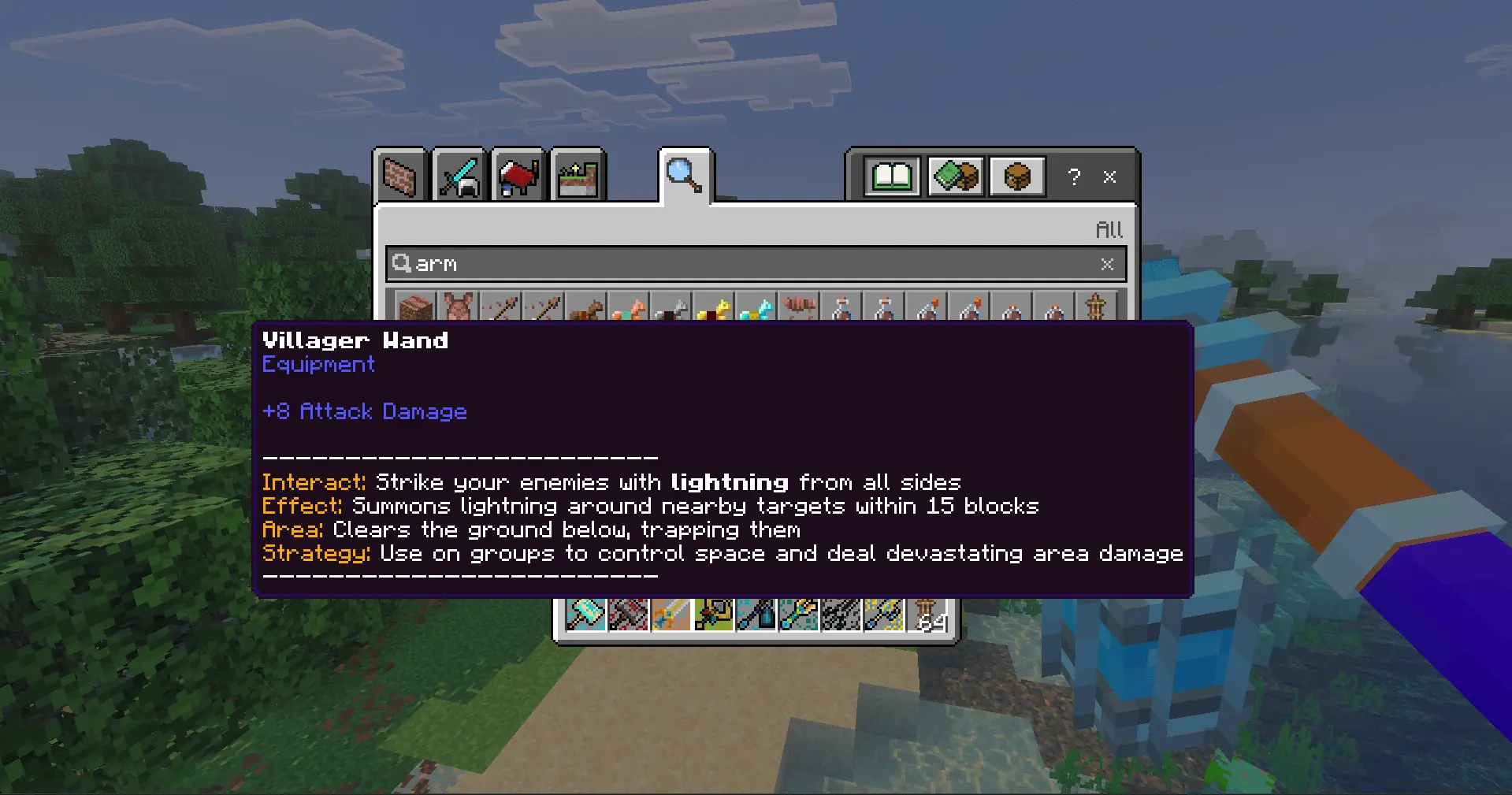
Task: Choose the gold weapon on green background
Action: 714,615
